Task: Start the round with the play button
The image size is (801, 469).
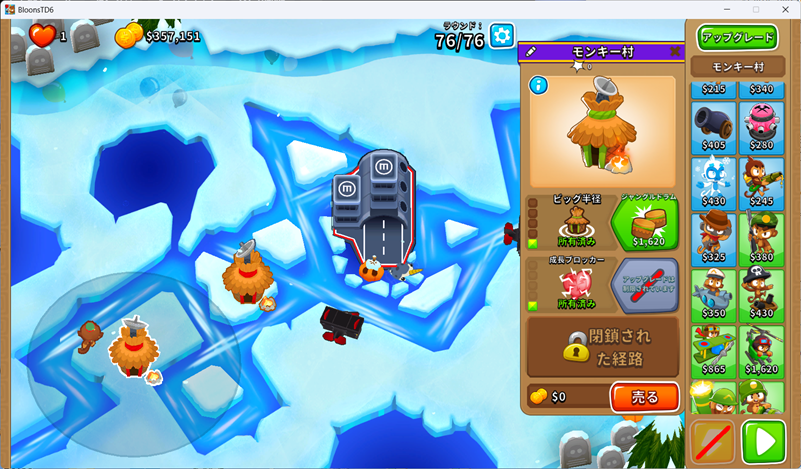Action: click(764, 441)
